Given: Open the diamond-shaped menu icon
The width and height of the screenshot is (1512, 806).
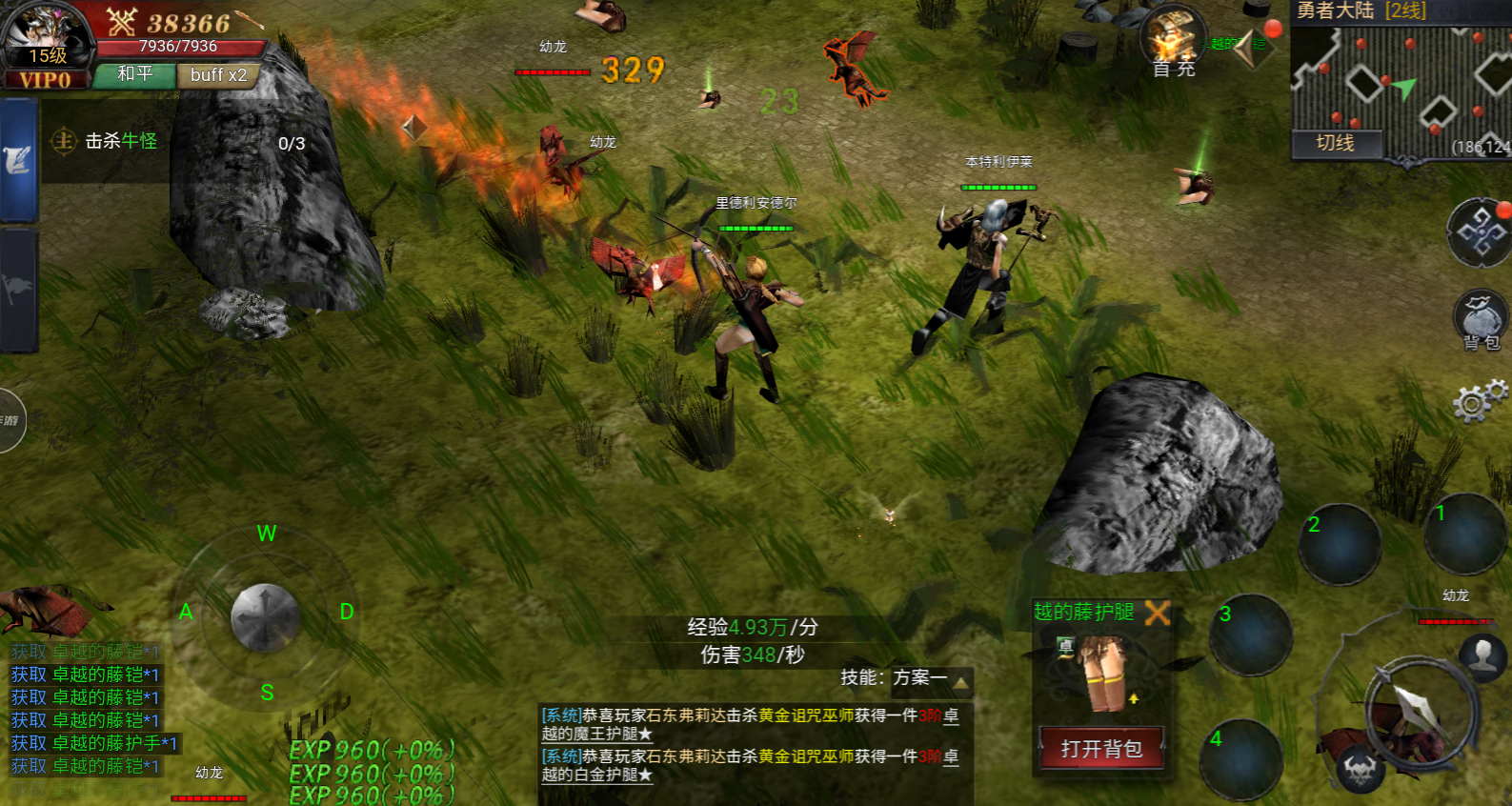Looking at the screenshot, I should pyautogui.click(x=1478, y=232).
